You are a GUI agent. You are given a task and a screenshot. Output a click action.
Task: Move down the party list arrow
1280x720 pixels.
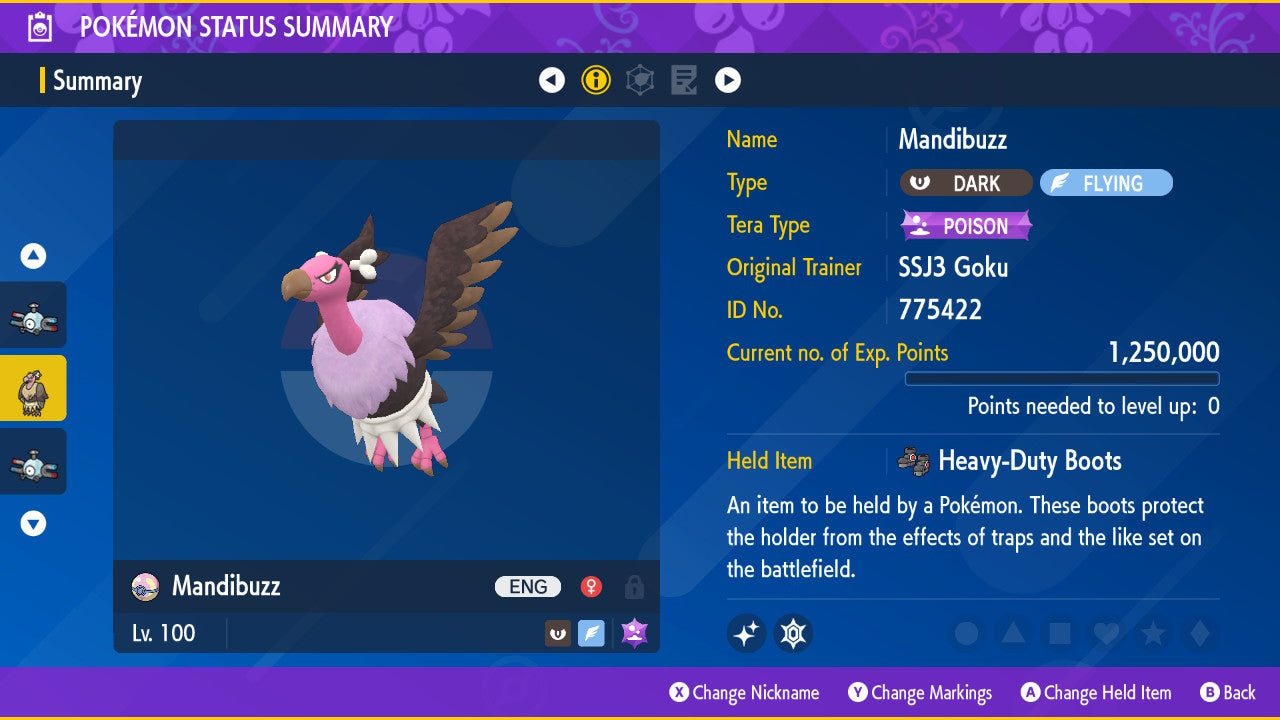(x=33, y=523)
